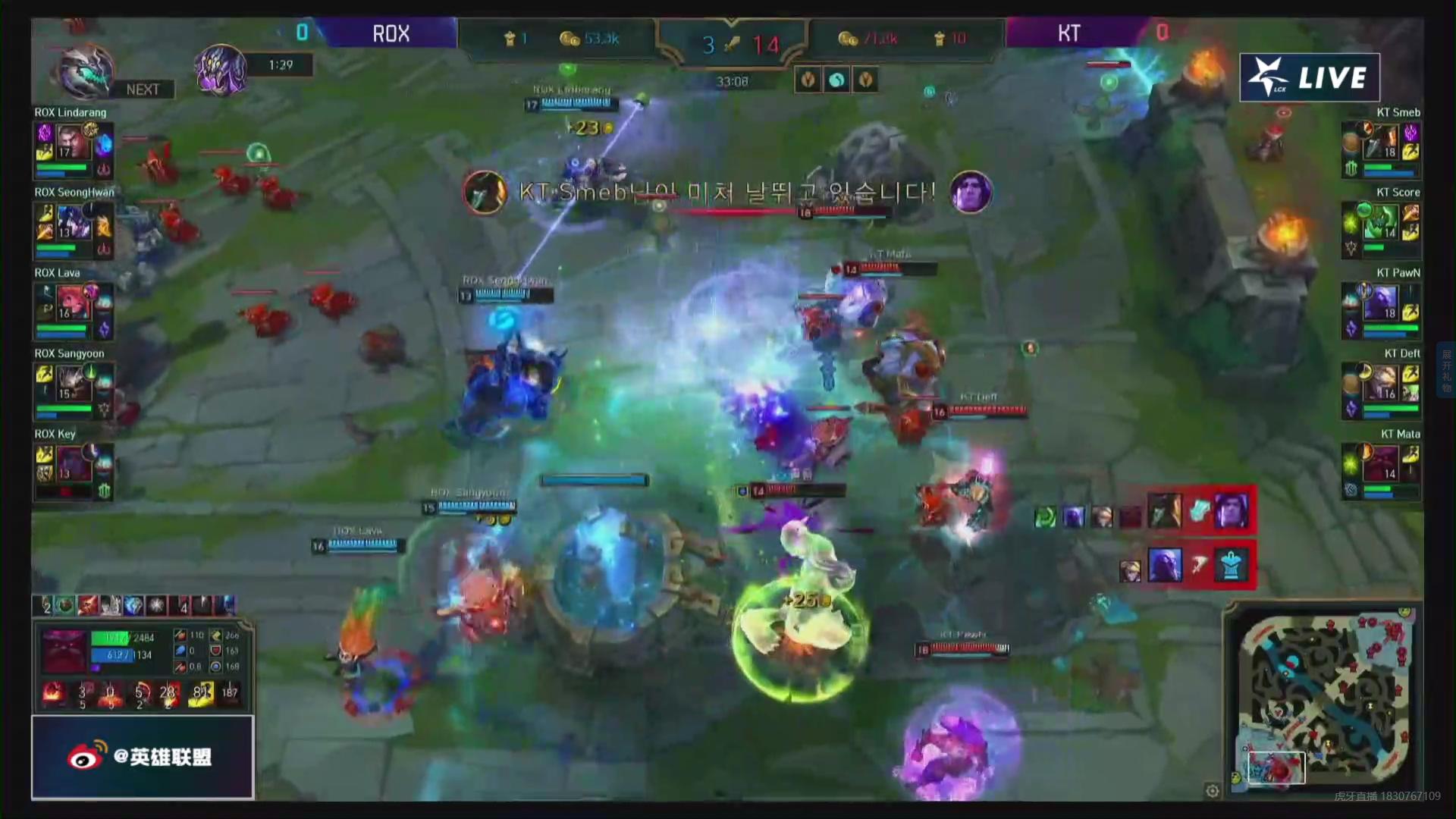Click the selected champion portrait in stats panel

coord(64,651)
